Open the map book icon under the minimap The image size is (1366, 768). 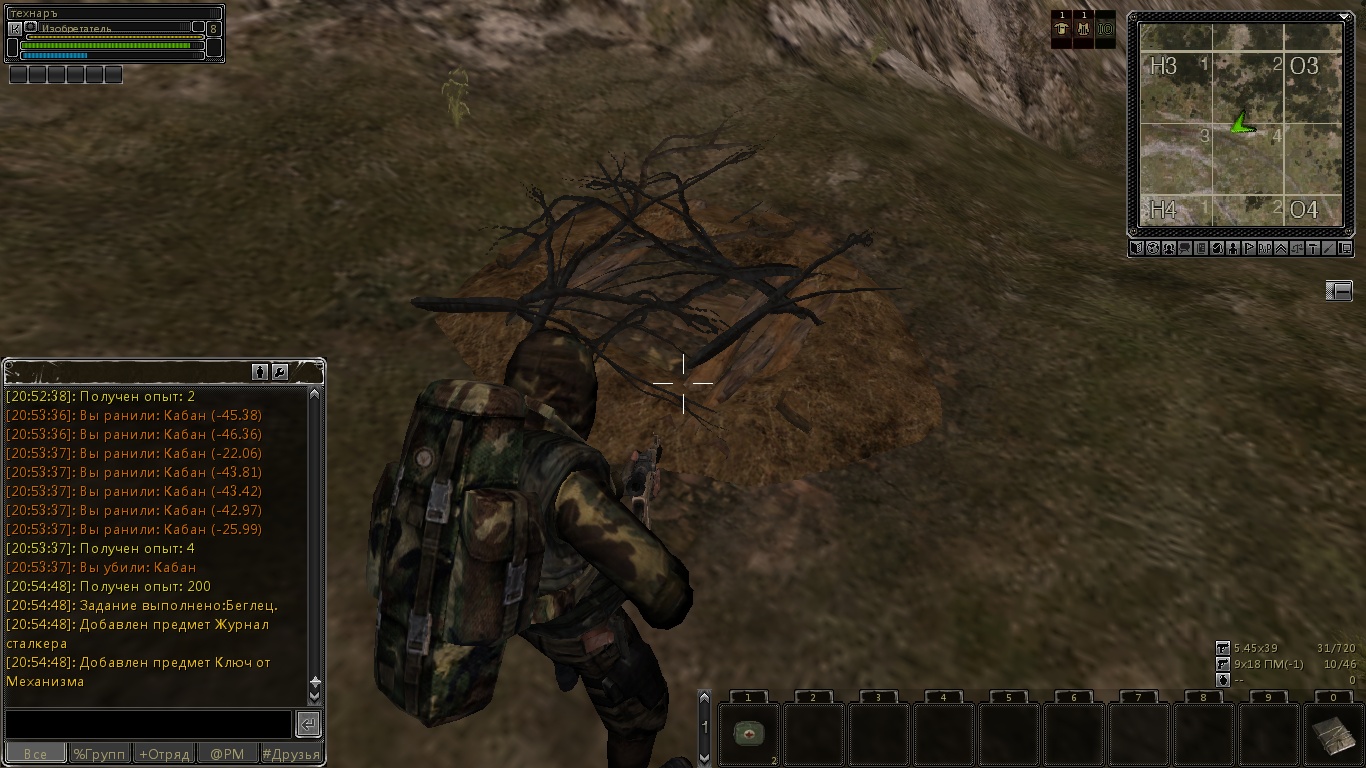click(x=1137, y=248)
